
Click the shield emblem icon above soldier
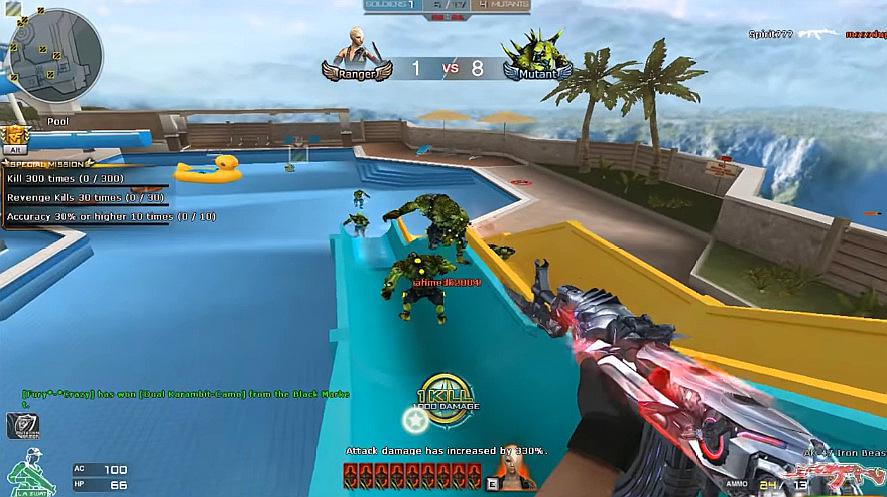click(x=21, y=425)
